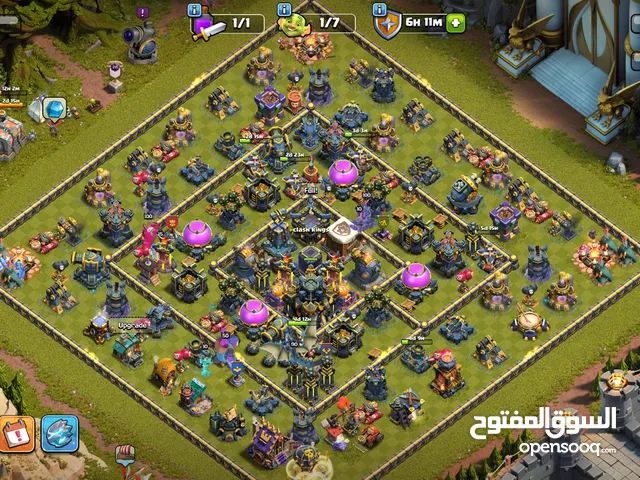Open the blue ore resources button
Image resolution: width=640 pixels, height=480 pixels.
[x=59, y=433]
